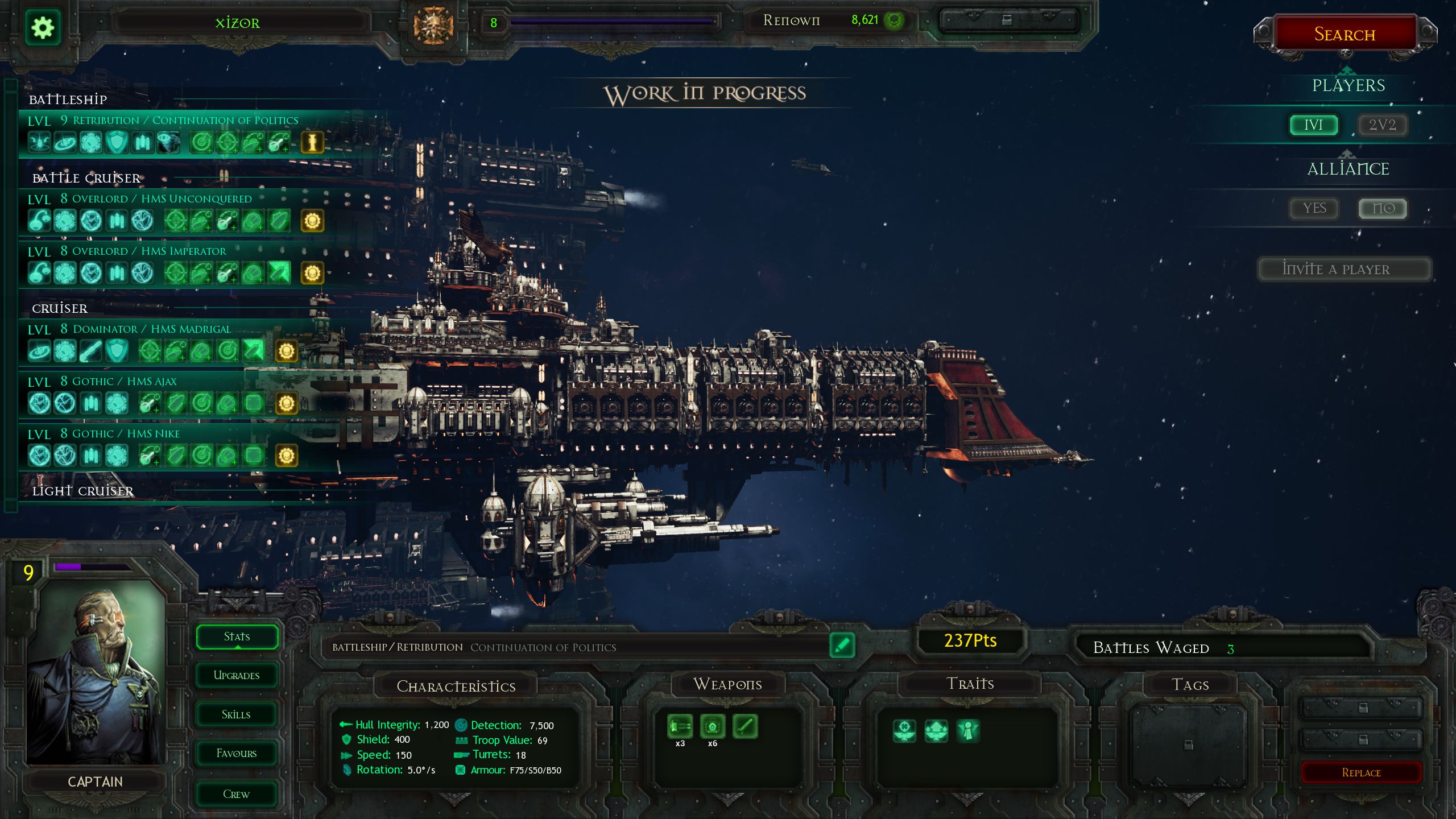Pick the Dominator HMS Madrigal cruiser

(152, 329)
